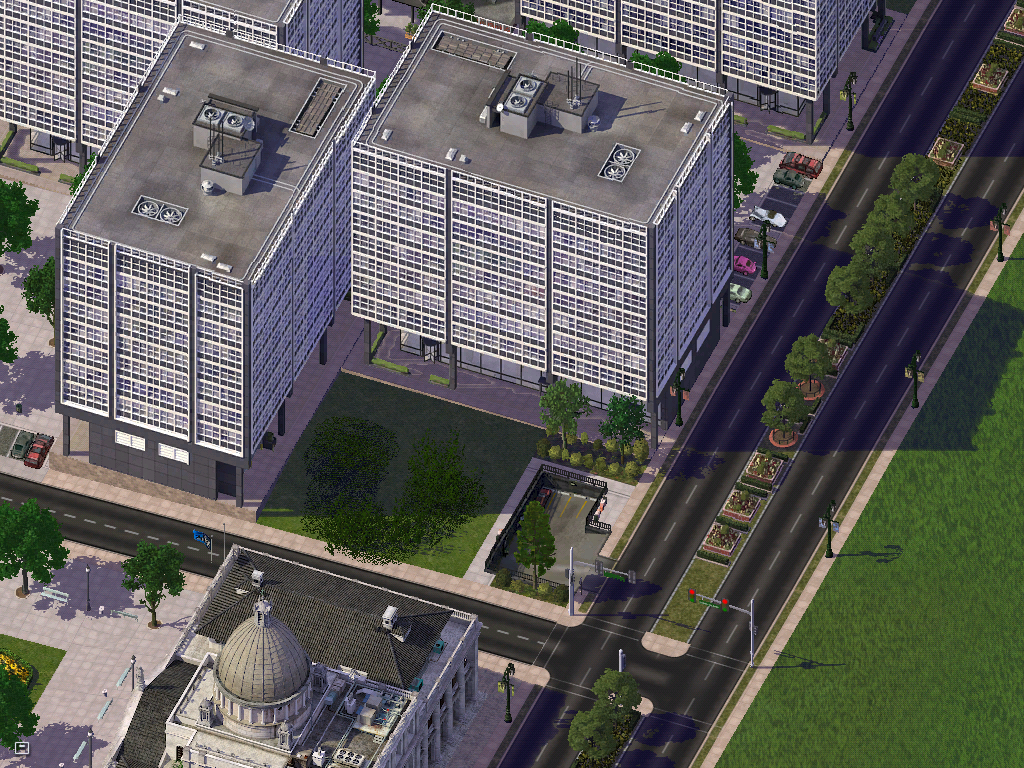The image size is (1024, 768).
Task: Click the small show-interface box icon
Action: 22,746
